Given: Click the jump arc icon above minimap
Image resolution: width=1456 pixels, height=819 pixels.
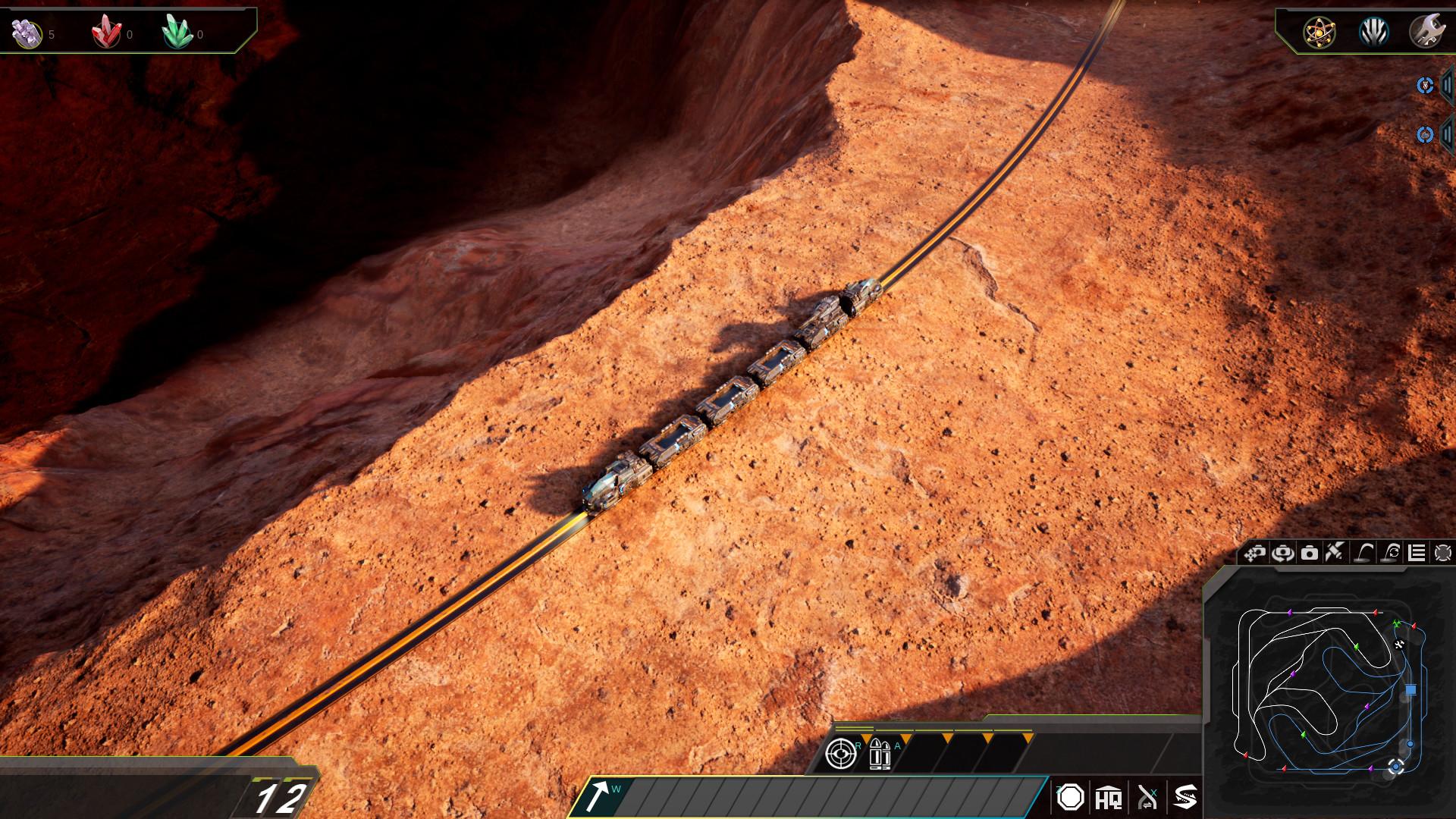Looking at the screenshot, I should [1364, 553].
